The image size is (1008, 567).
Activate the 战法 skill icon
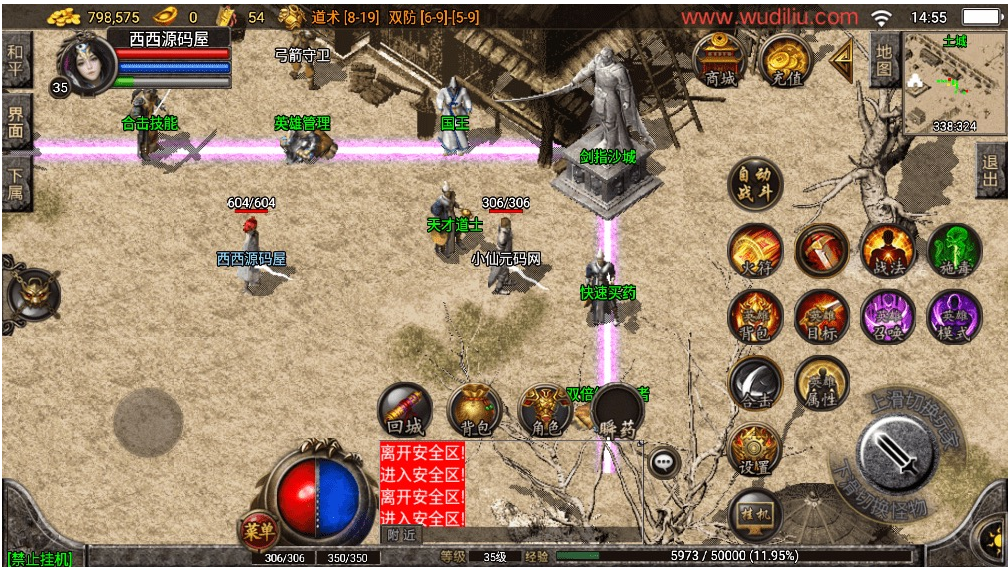[887, 251]
